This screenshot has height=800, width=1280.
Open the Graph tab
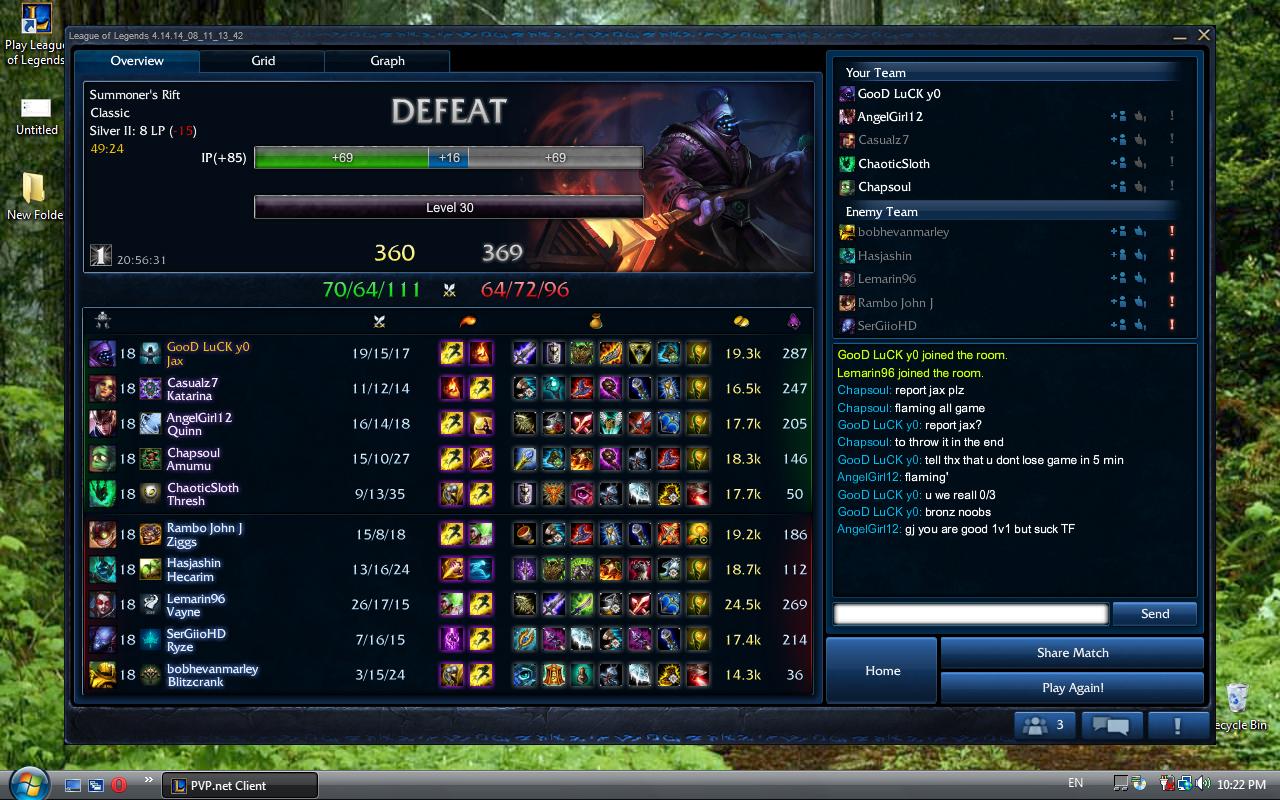point(387,61)
